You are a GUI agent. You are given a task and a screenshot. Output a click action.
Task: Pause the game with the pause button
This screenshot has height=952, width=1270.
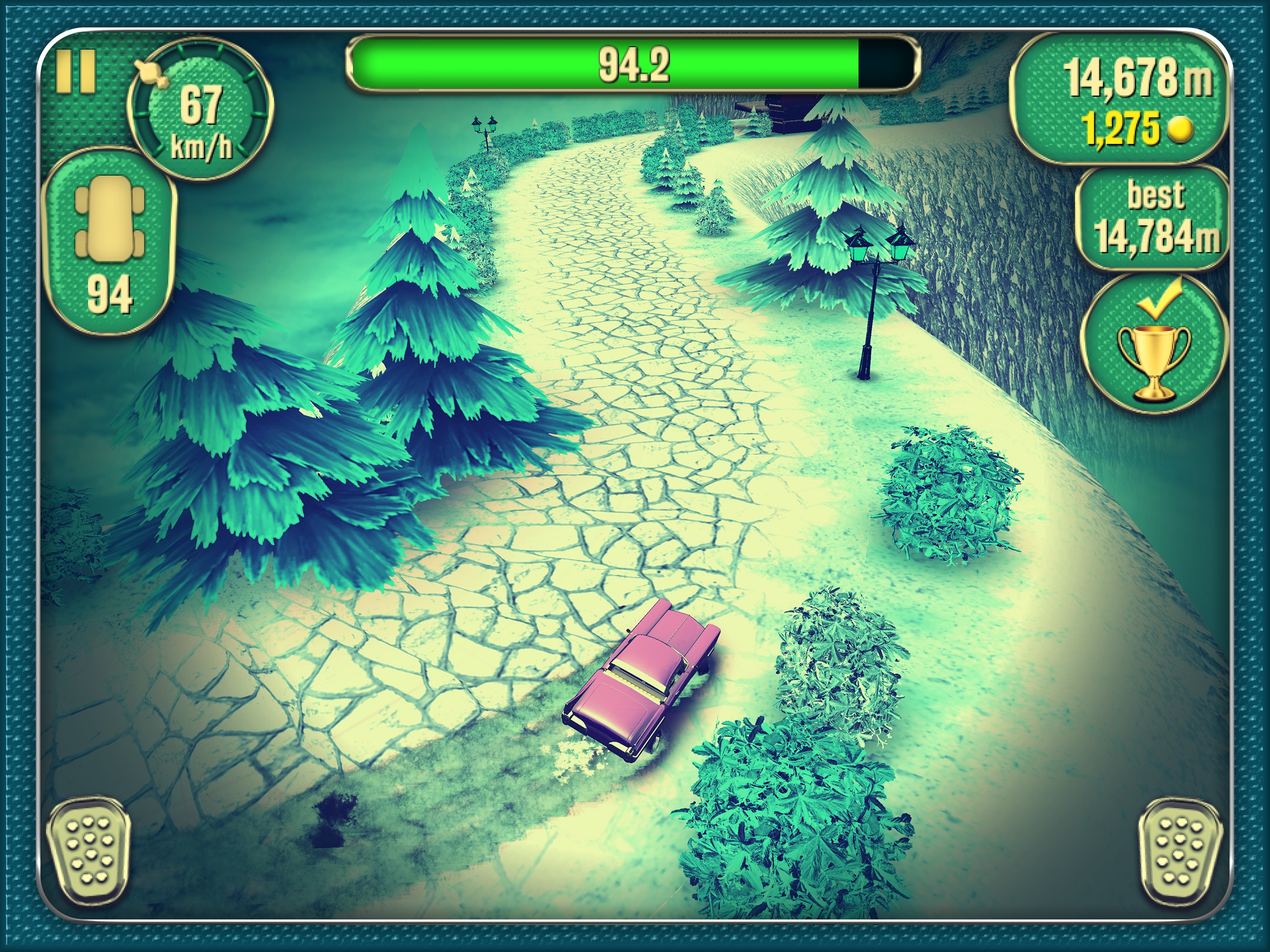[x=75, y=72]
